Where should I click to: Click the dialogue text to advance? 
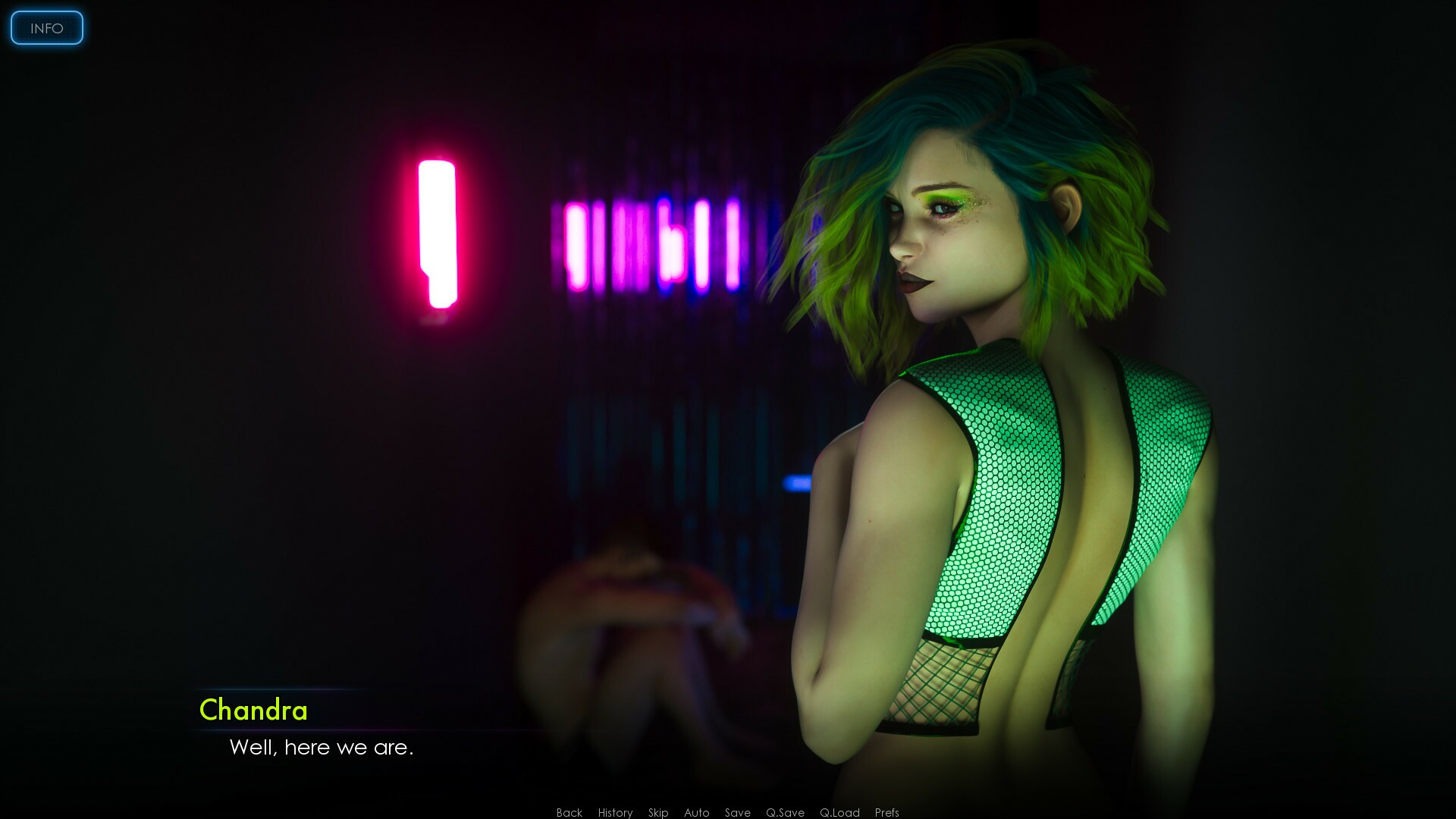pos(321,748)
